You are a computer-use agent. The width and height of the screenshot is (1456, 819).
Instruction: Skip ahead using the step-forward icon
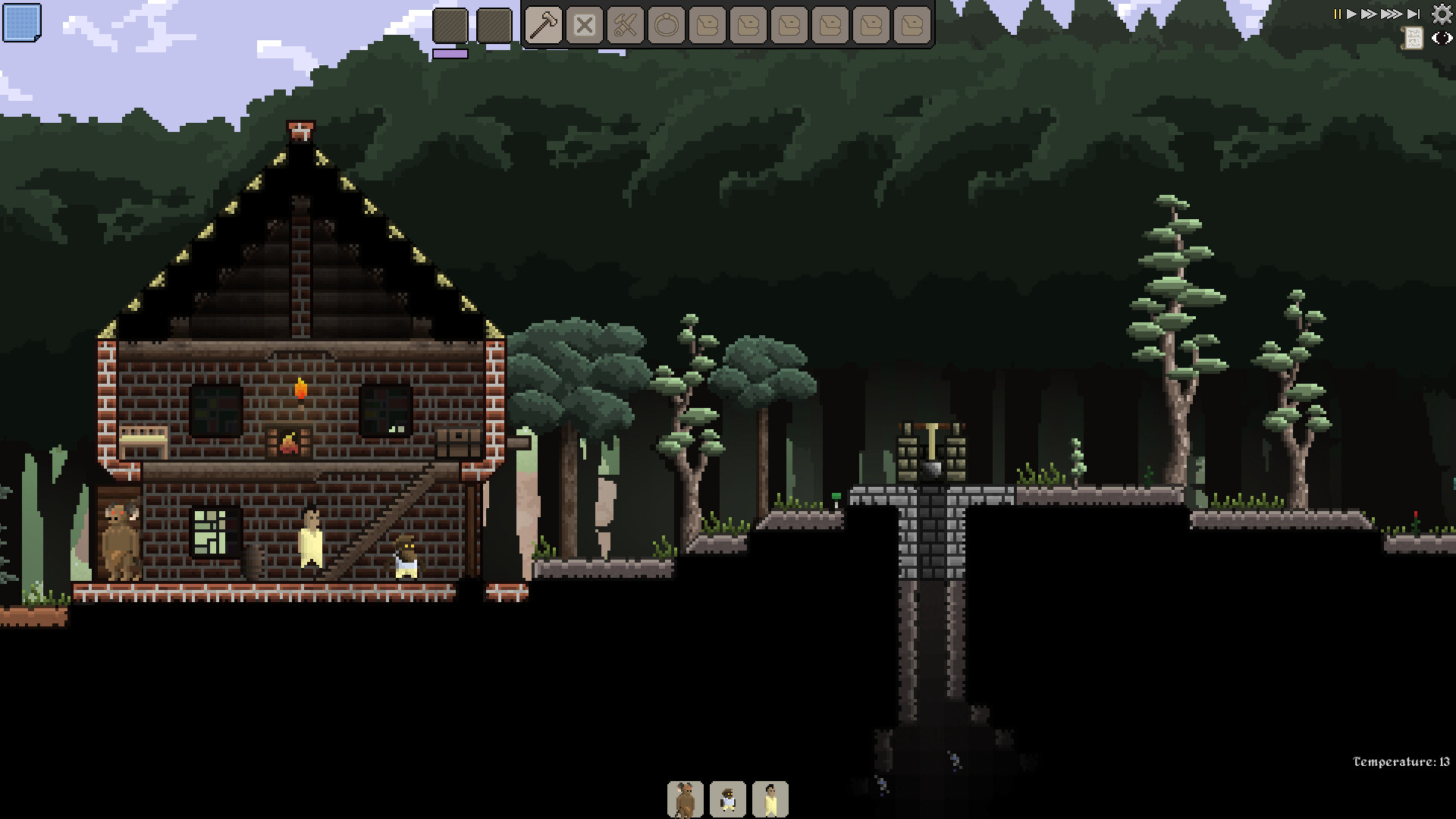point(1412,14)
